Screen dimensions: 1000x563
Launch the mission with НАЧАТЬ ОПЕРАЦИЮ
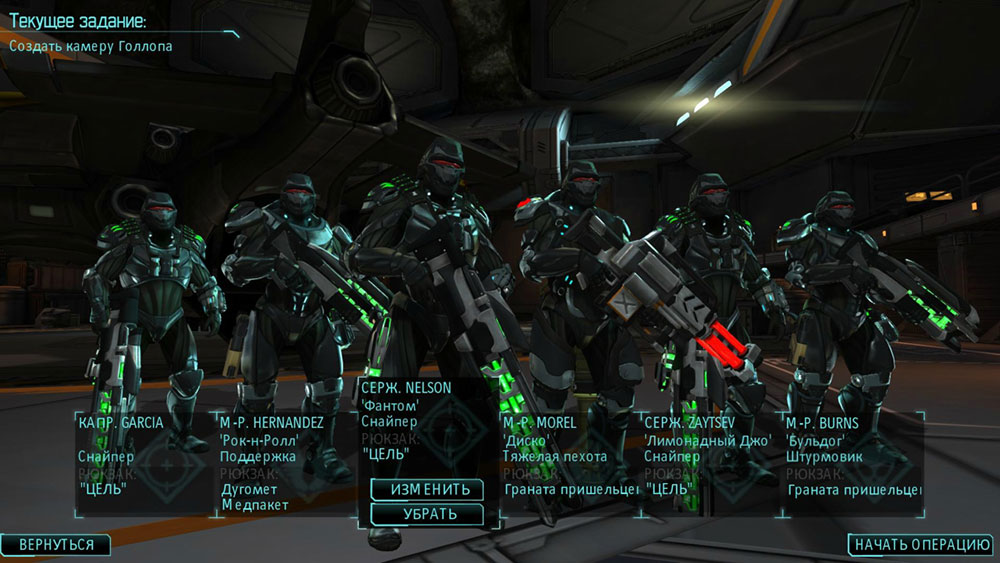pyautogui.click(x=921, y=545)
